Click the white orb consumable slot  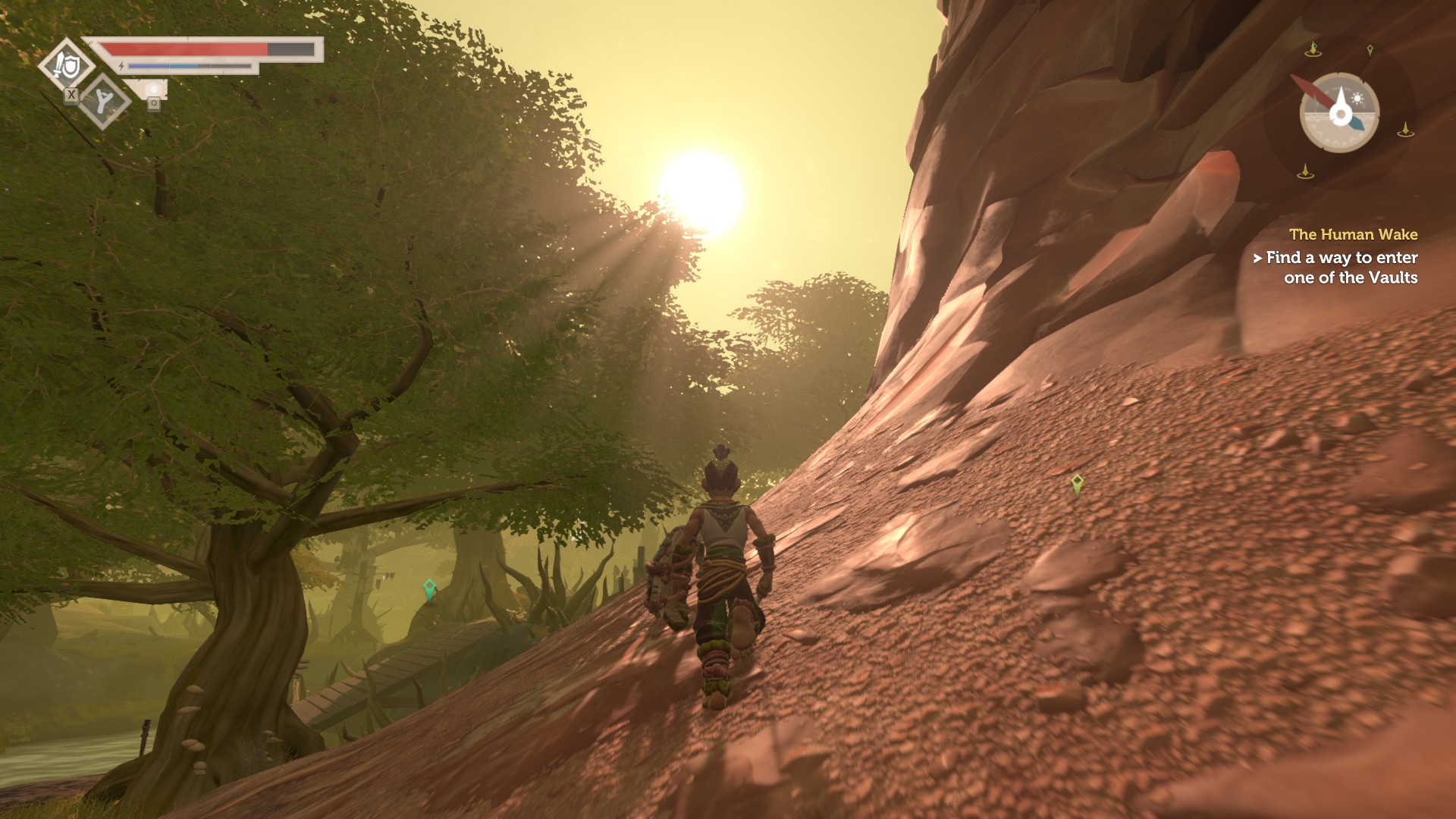[x=154, y=91]
